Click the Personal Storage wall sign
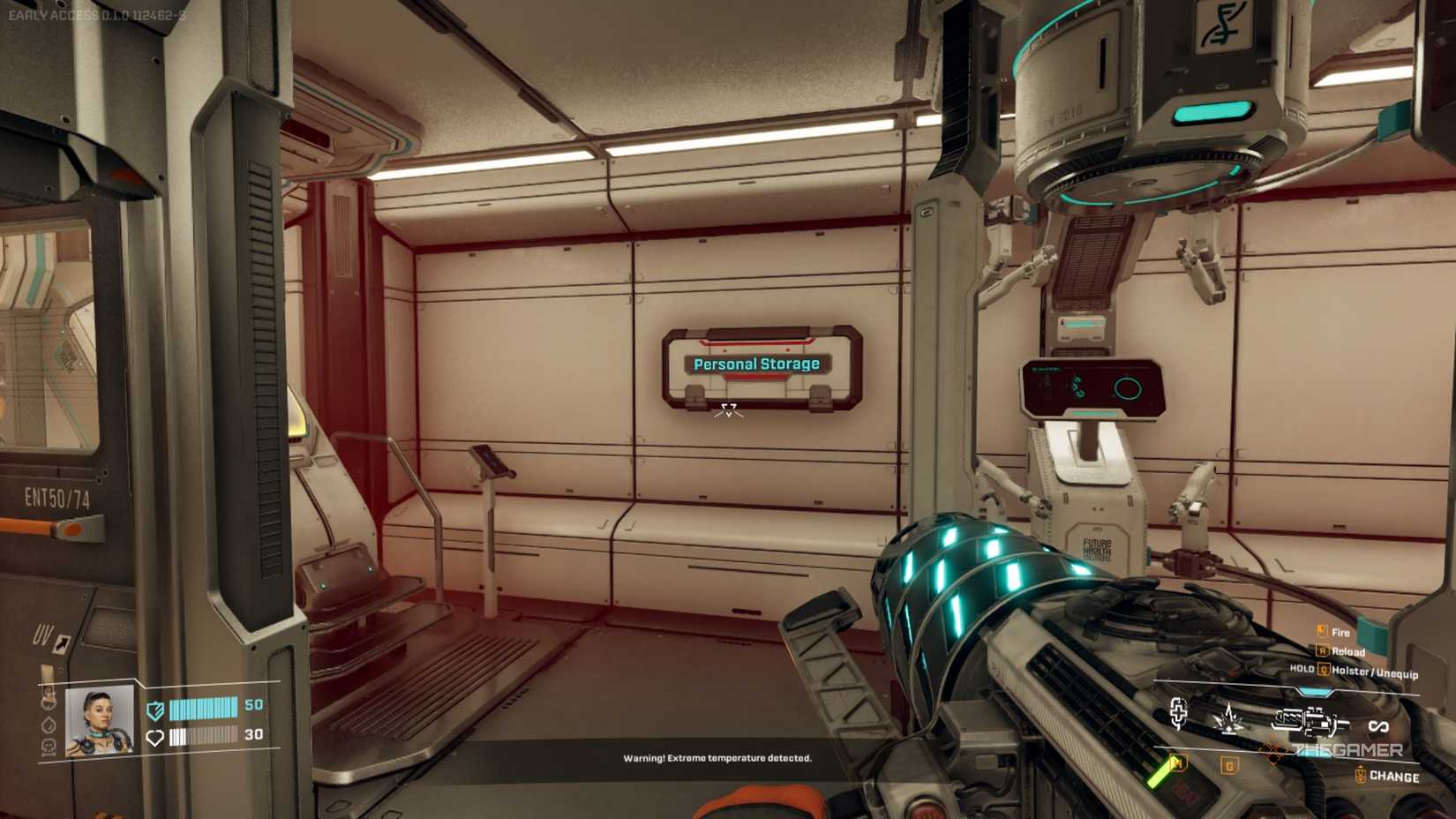 756,363
